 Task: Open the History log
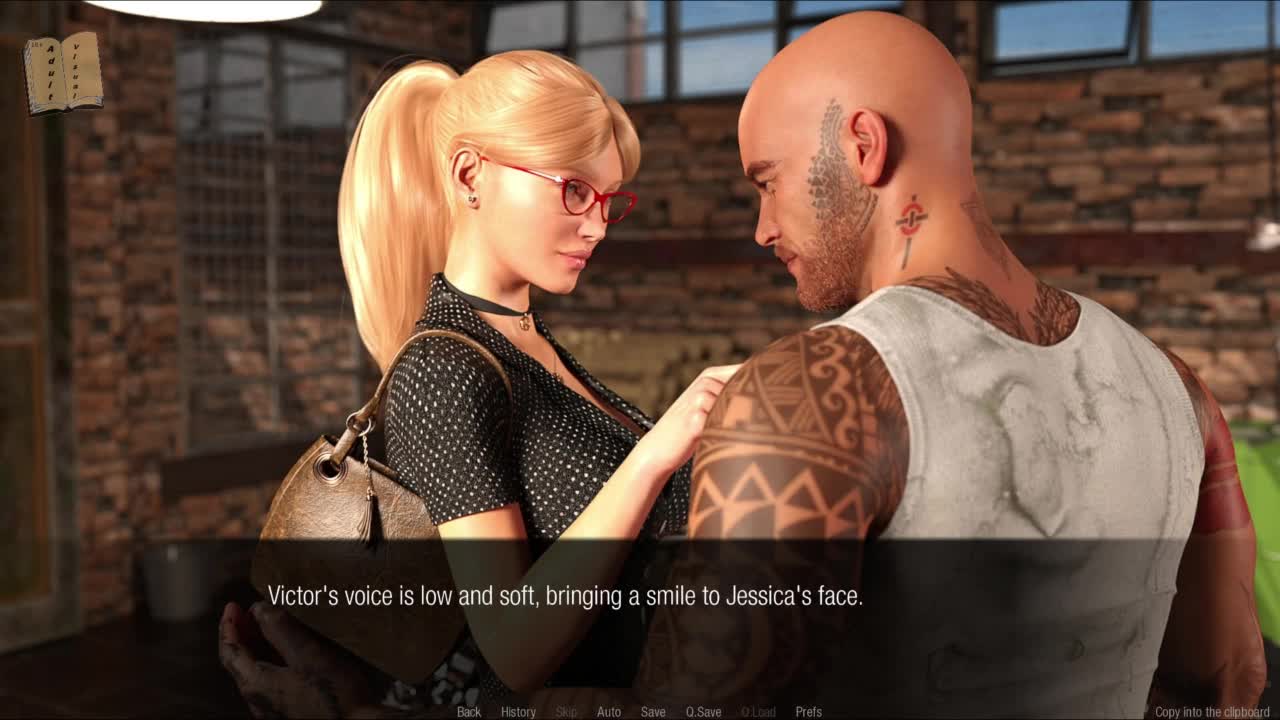[x=518, y=712]
